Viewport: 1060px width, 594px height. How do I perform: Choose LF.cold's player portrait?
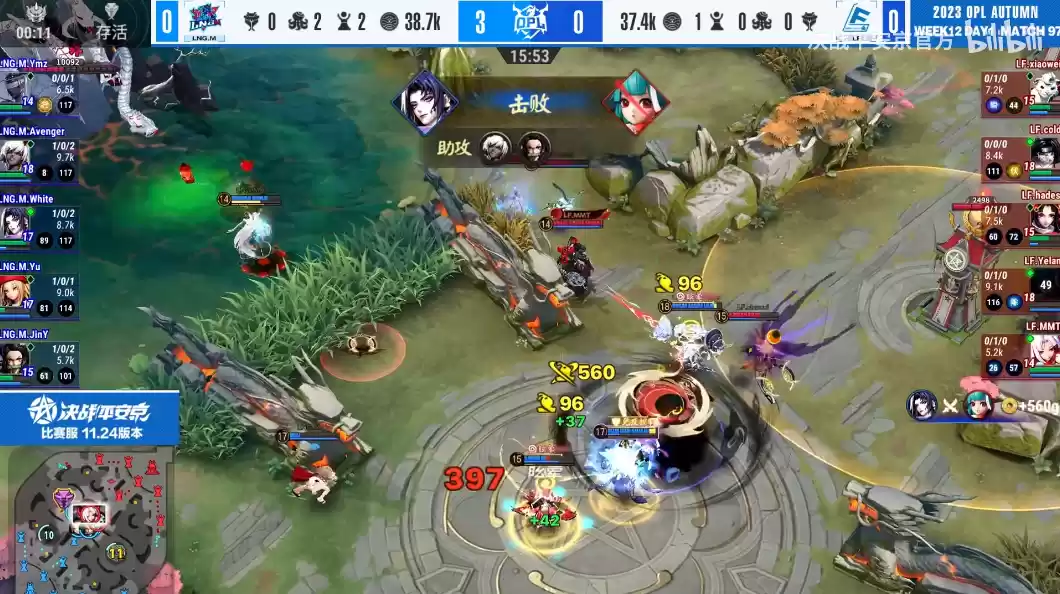coord(1044,154)
